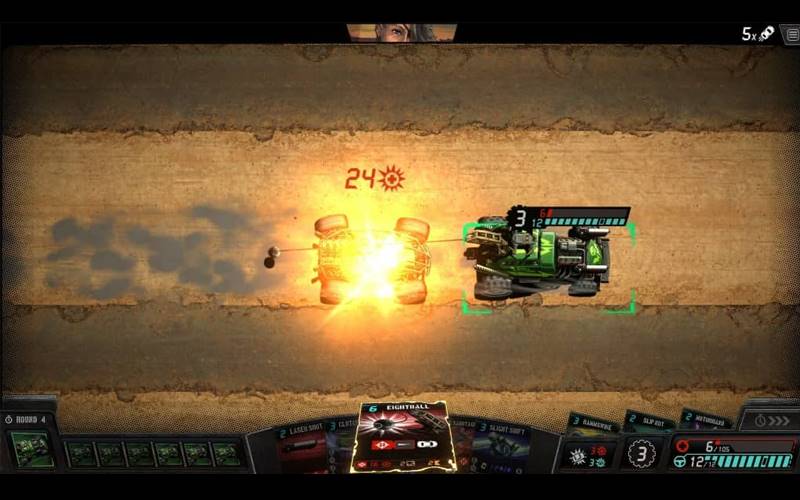Click the opponent portrait at the top
Viewport: 800px width, 500px height.
tap(401, 32)
